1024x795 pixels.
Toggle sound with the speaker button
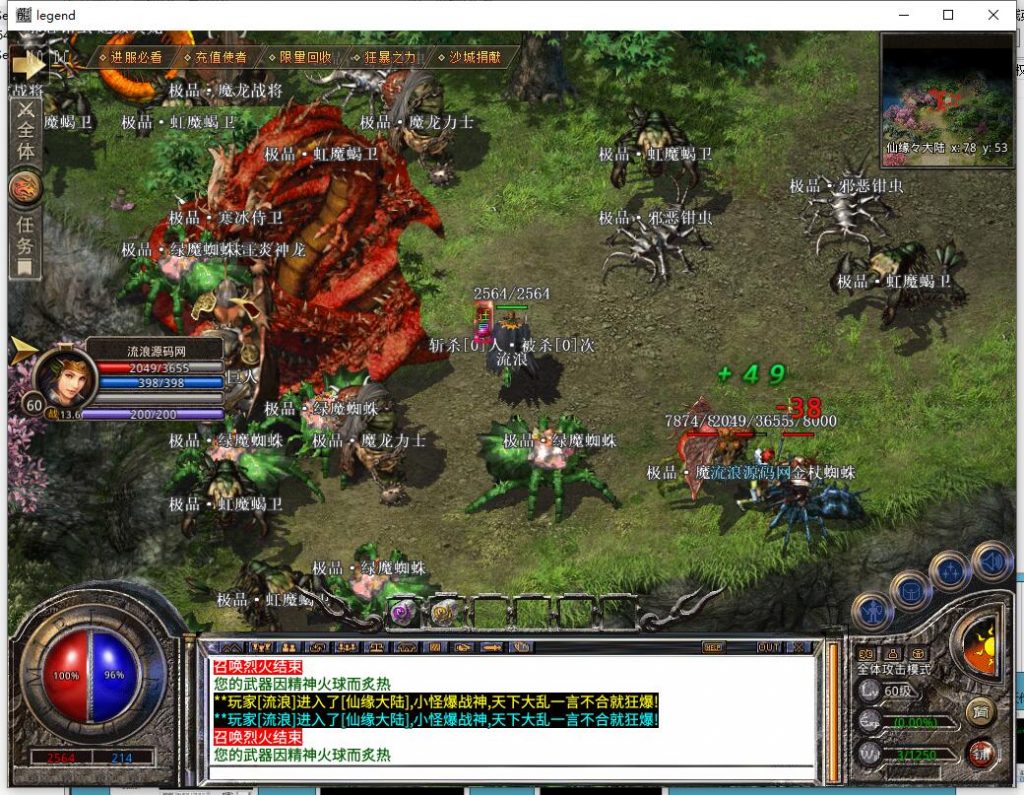coord(992,561)
